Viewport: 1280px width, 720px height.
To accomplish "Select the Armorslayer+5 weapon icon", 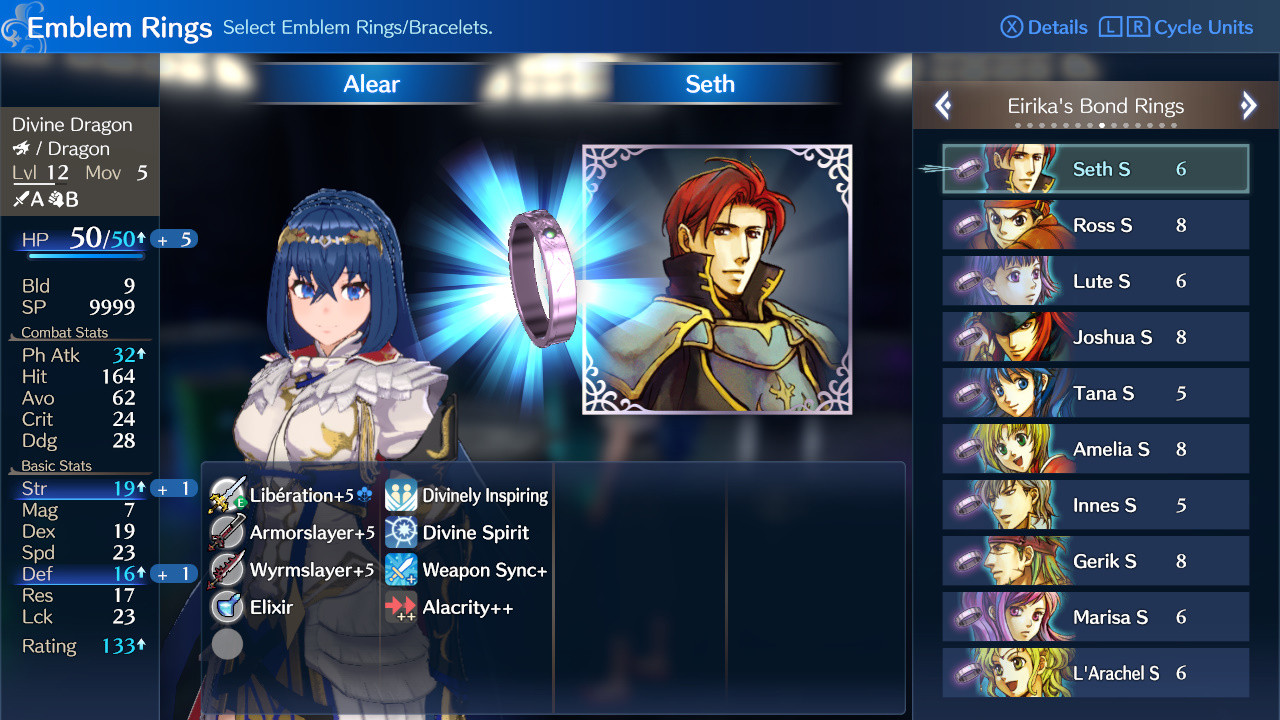I will 226,532.
